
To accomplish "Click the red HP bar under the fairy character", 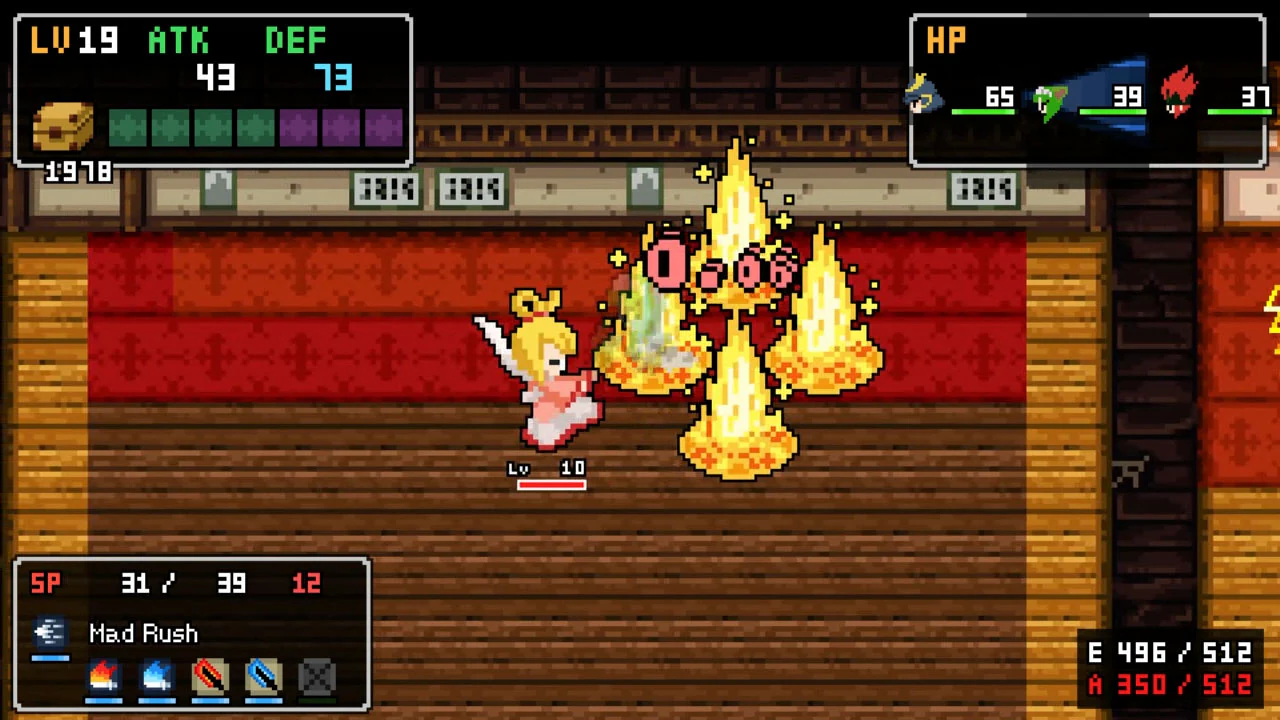I will (551, 484).
